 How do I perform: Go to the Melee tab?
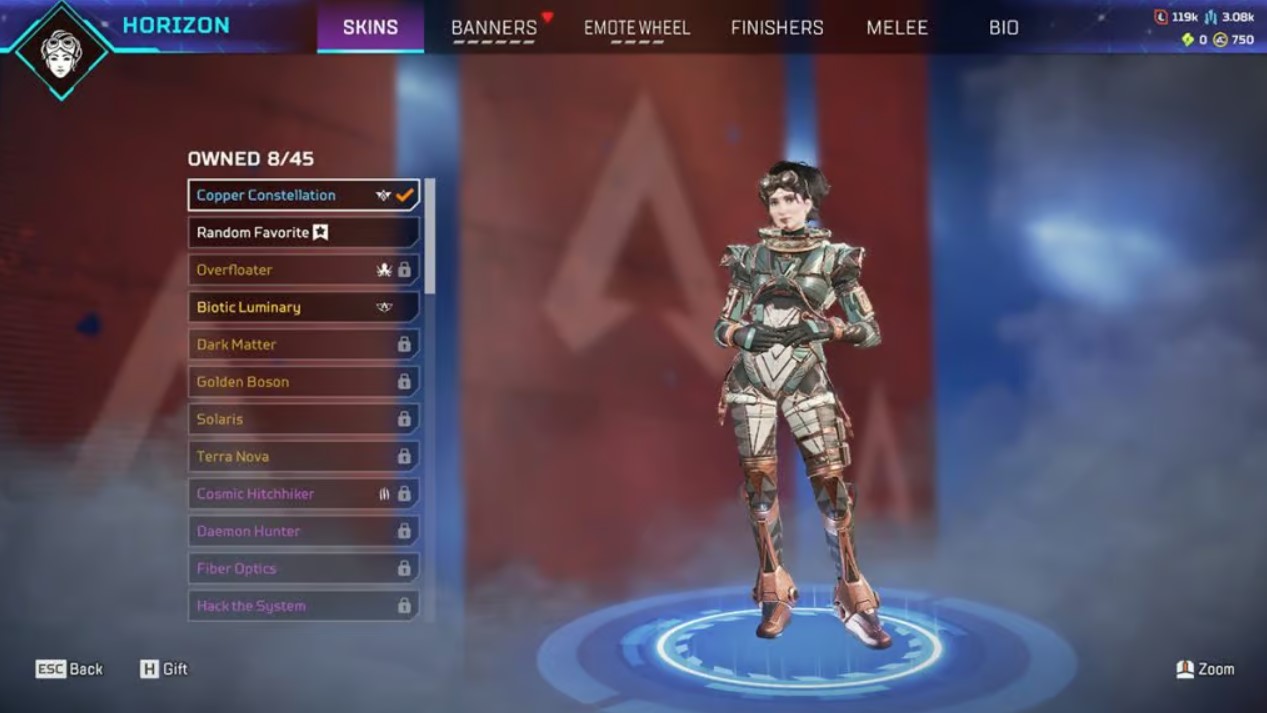tap(897, 28)
